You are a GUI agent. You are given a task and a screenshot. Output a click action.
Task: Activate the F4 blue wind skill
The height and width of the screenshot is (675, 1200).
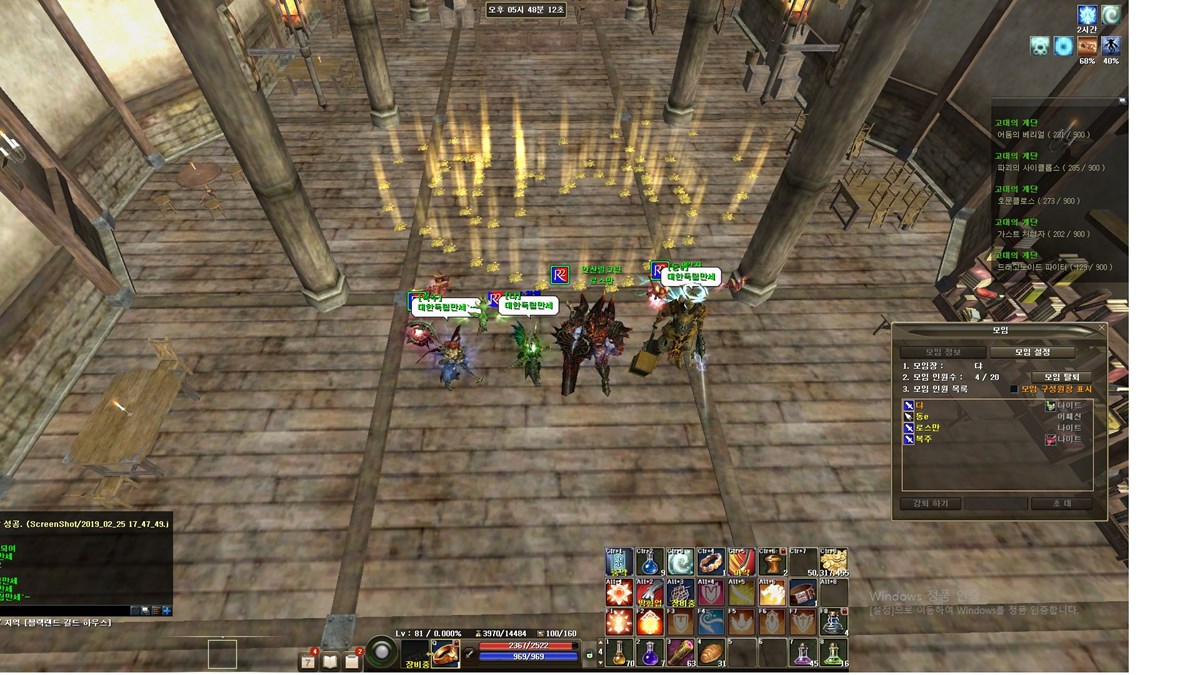(x=711, y=623)
